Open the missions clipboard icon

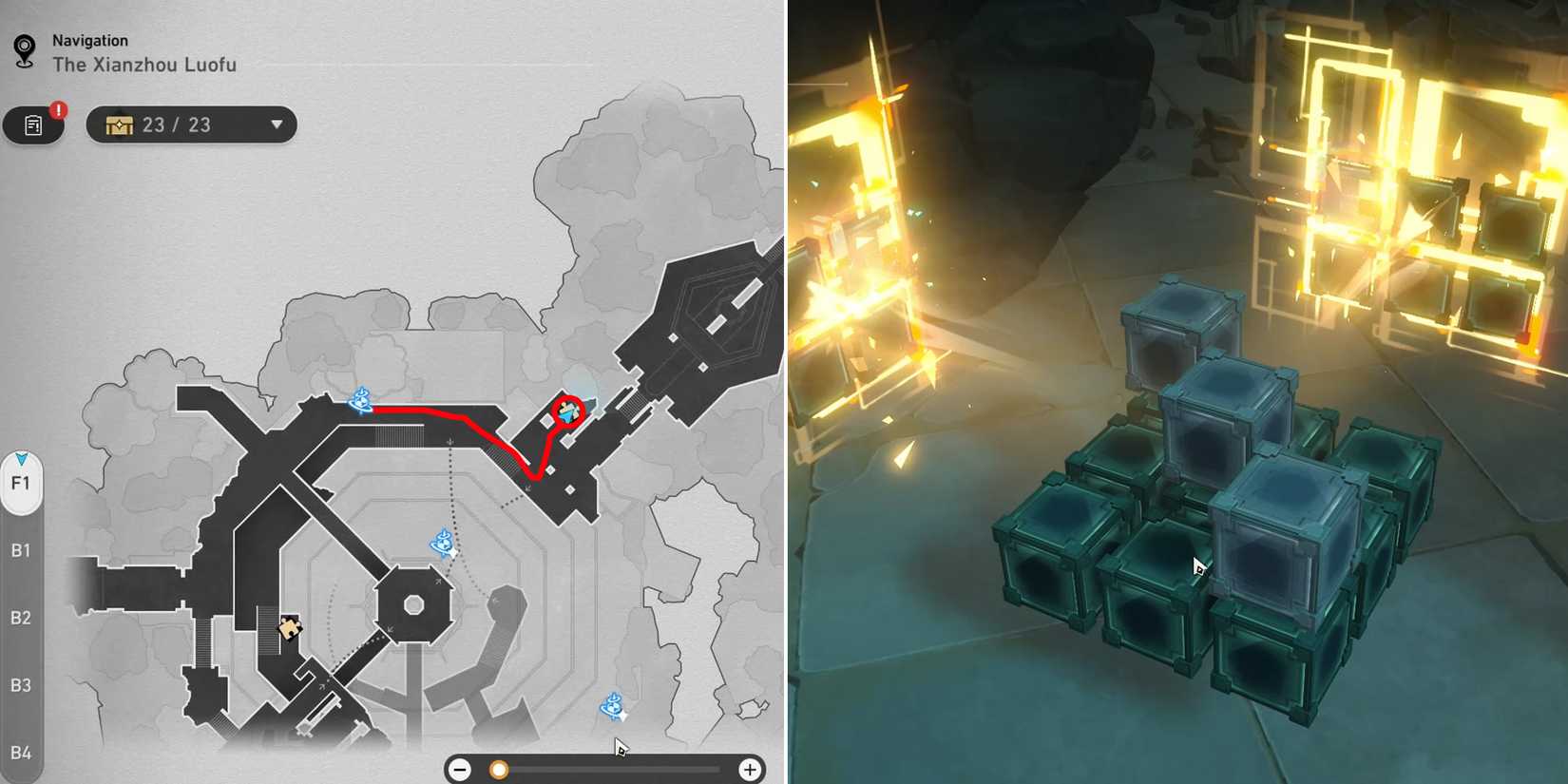point(33,124)
